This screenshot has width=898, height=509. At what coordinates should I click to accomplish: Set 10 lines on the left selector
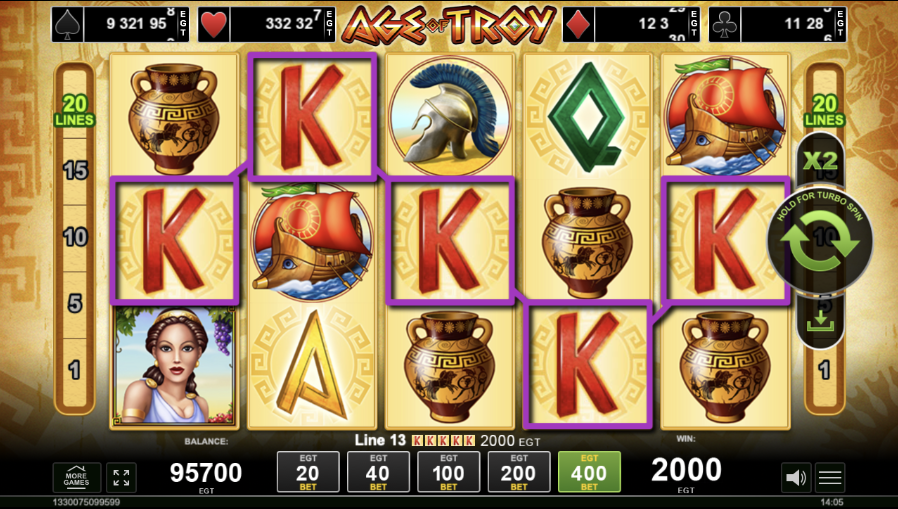pos(76,237)
